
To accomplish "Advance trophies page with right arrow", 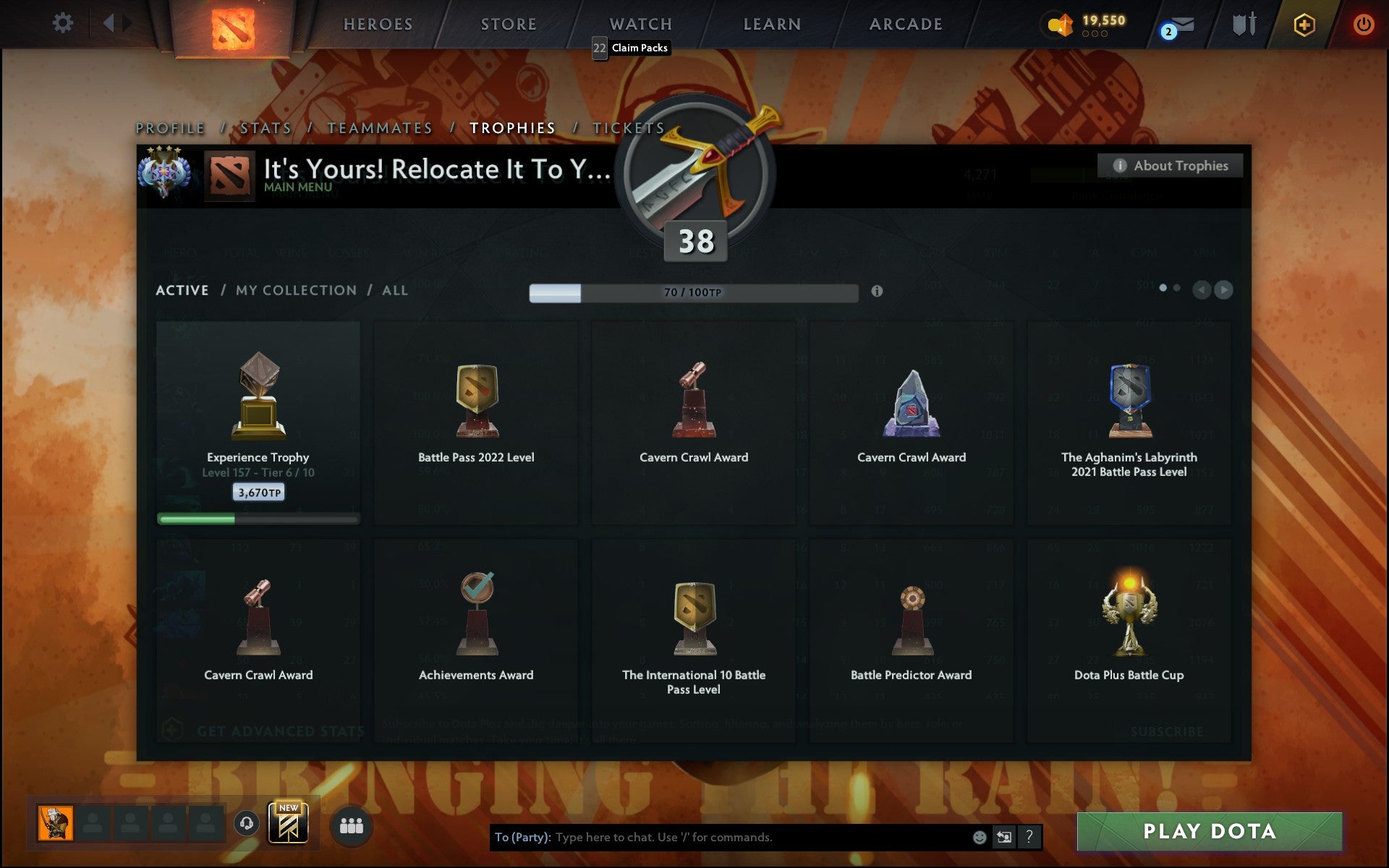I will 1224,290.
